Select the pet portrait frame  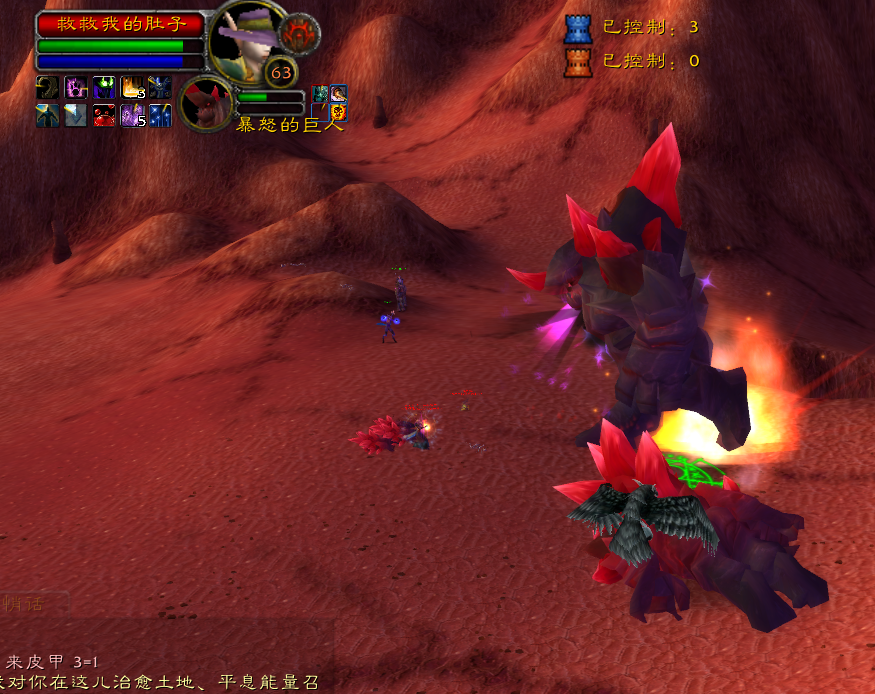pyautogui.click(x=207, y=102)
